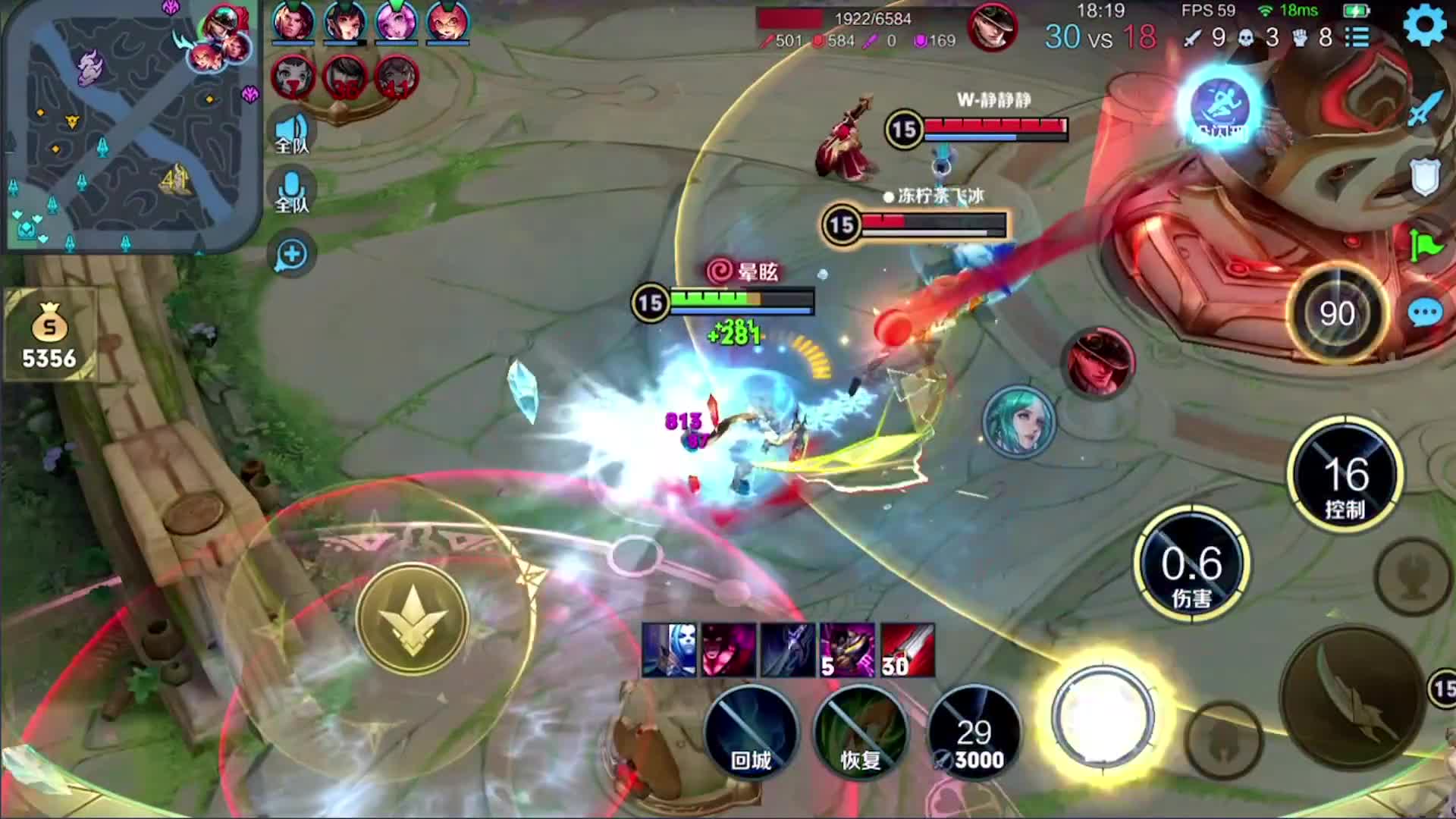Open the shop via gold 5356
This screenshot has width=1456, height=819.
tap(49, 334)
